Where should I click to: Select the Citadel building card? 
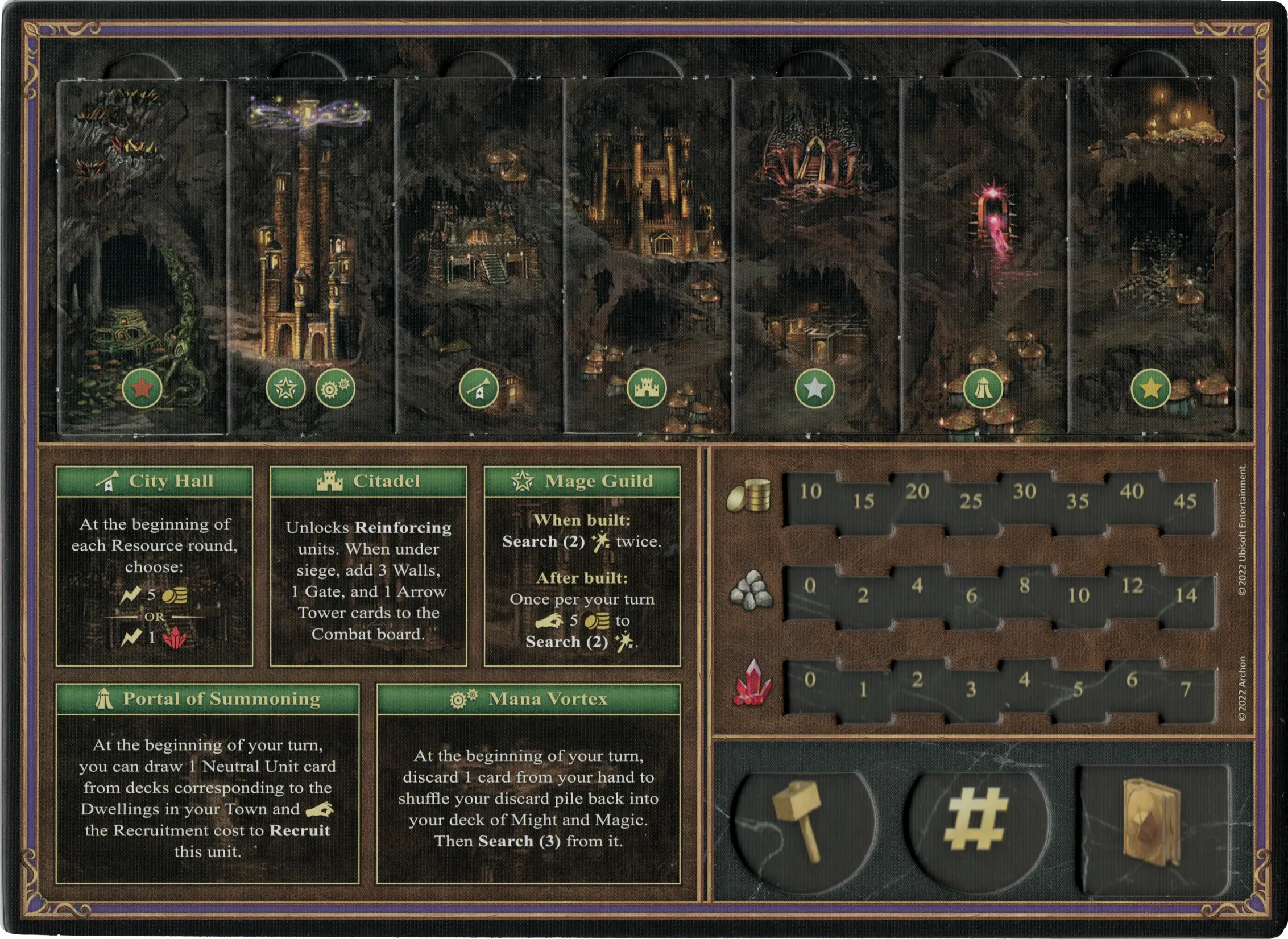(x=368, y=565)
